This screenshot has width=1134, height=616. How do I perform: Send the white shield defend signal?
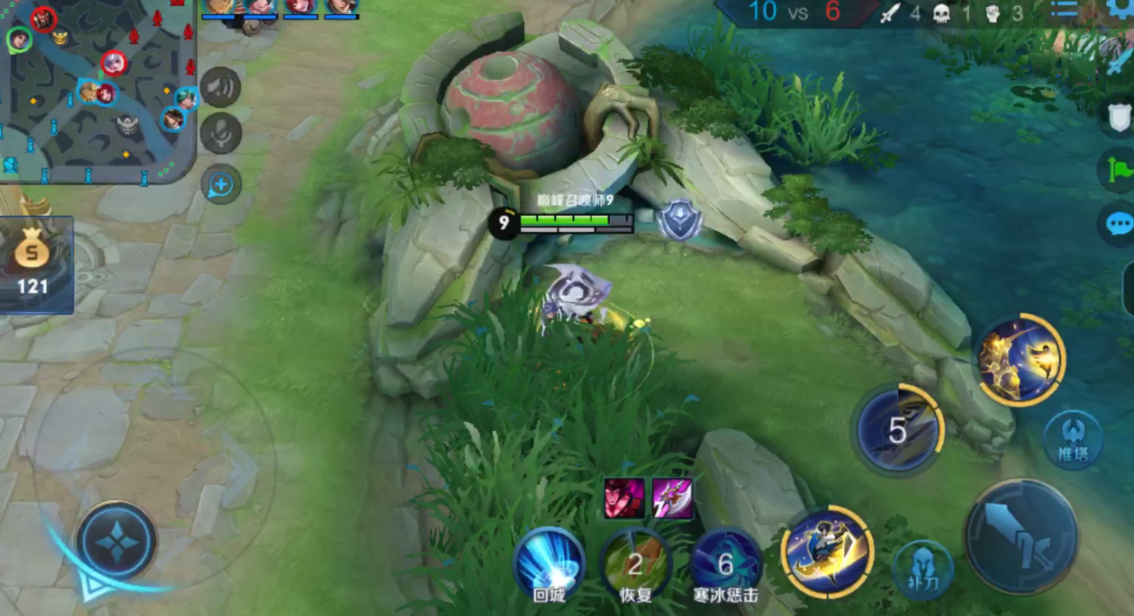(x=1118, y=116)
